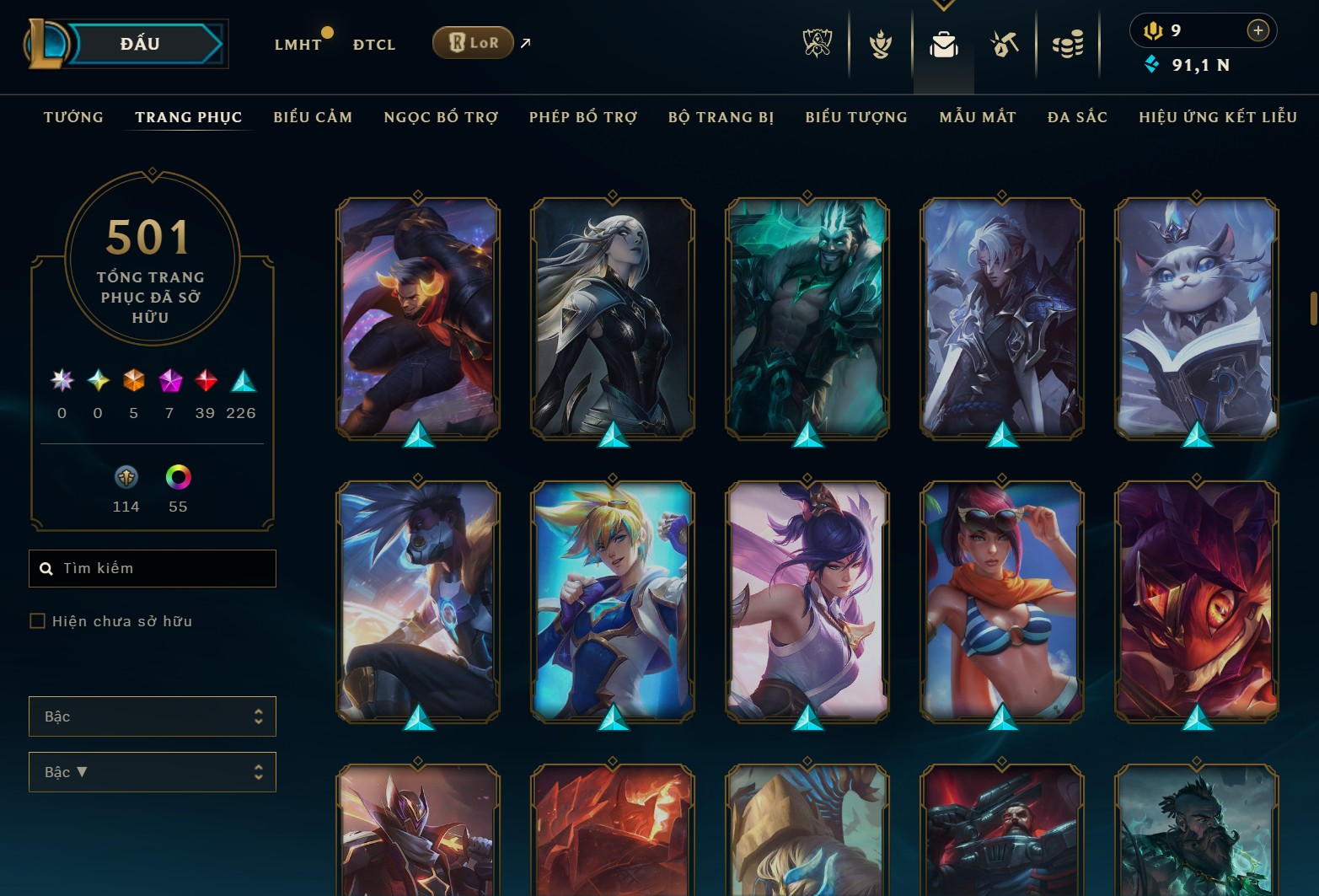Collapse the small chevron above the navigation bar

tap(943, 4)
